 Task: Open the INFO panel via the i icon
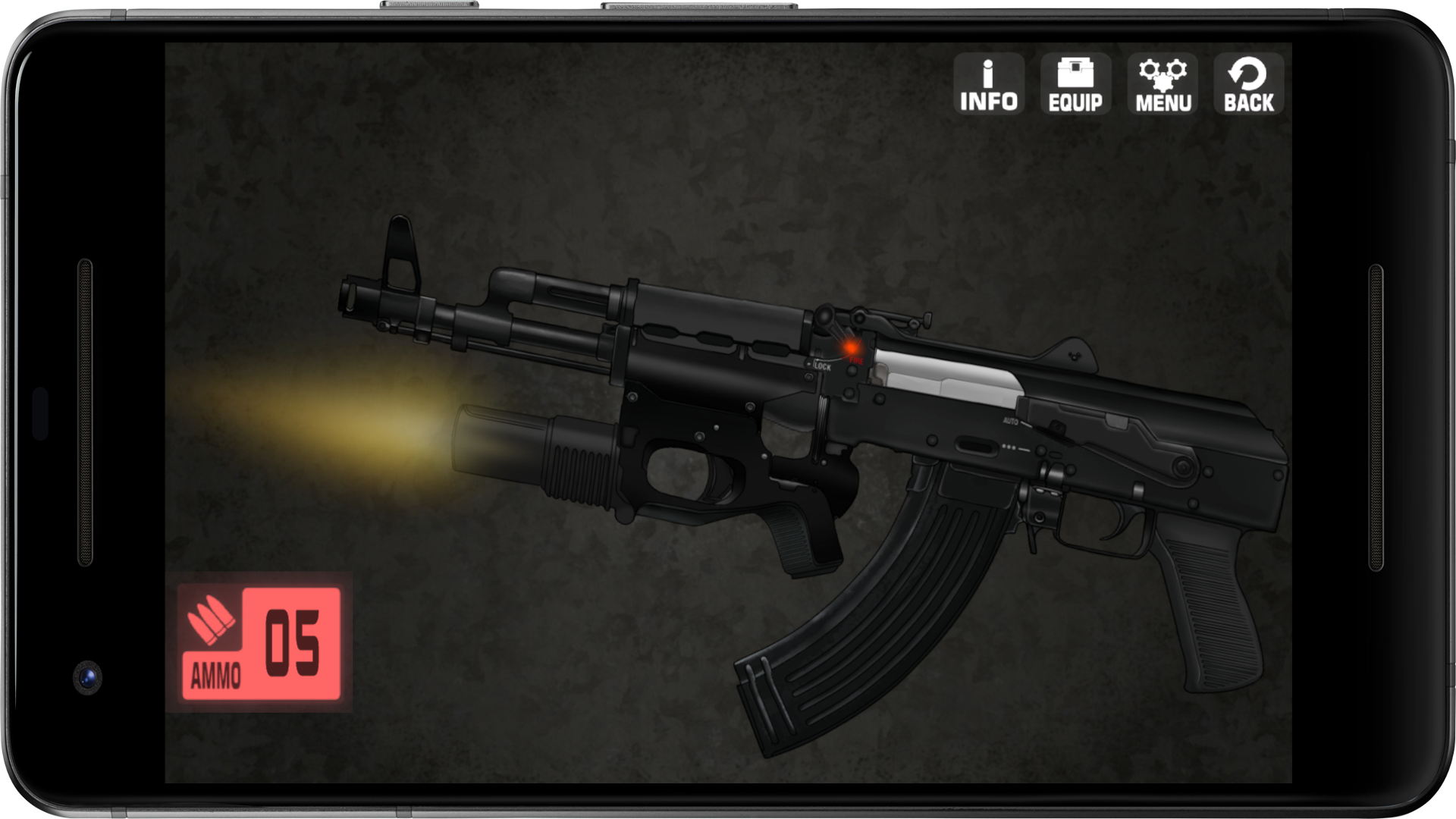tap(987, 82)
